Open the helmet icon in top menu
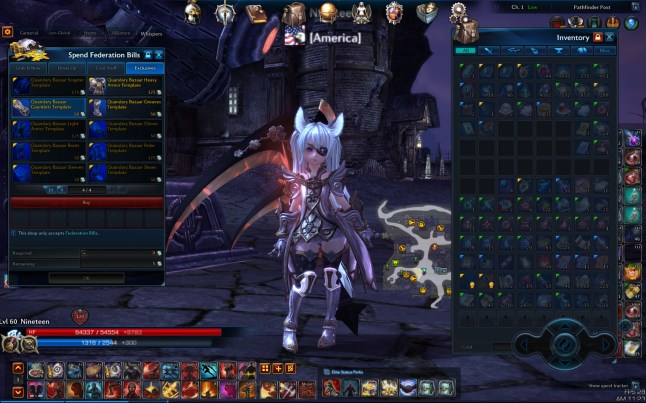 tap(193, 12)
